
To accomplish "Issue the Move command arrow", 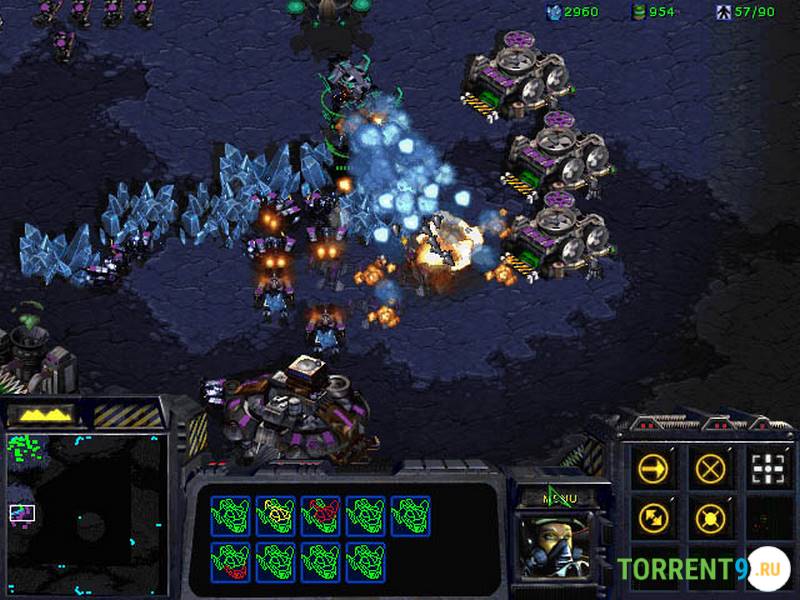I will 654,468.
